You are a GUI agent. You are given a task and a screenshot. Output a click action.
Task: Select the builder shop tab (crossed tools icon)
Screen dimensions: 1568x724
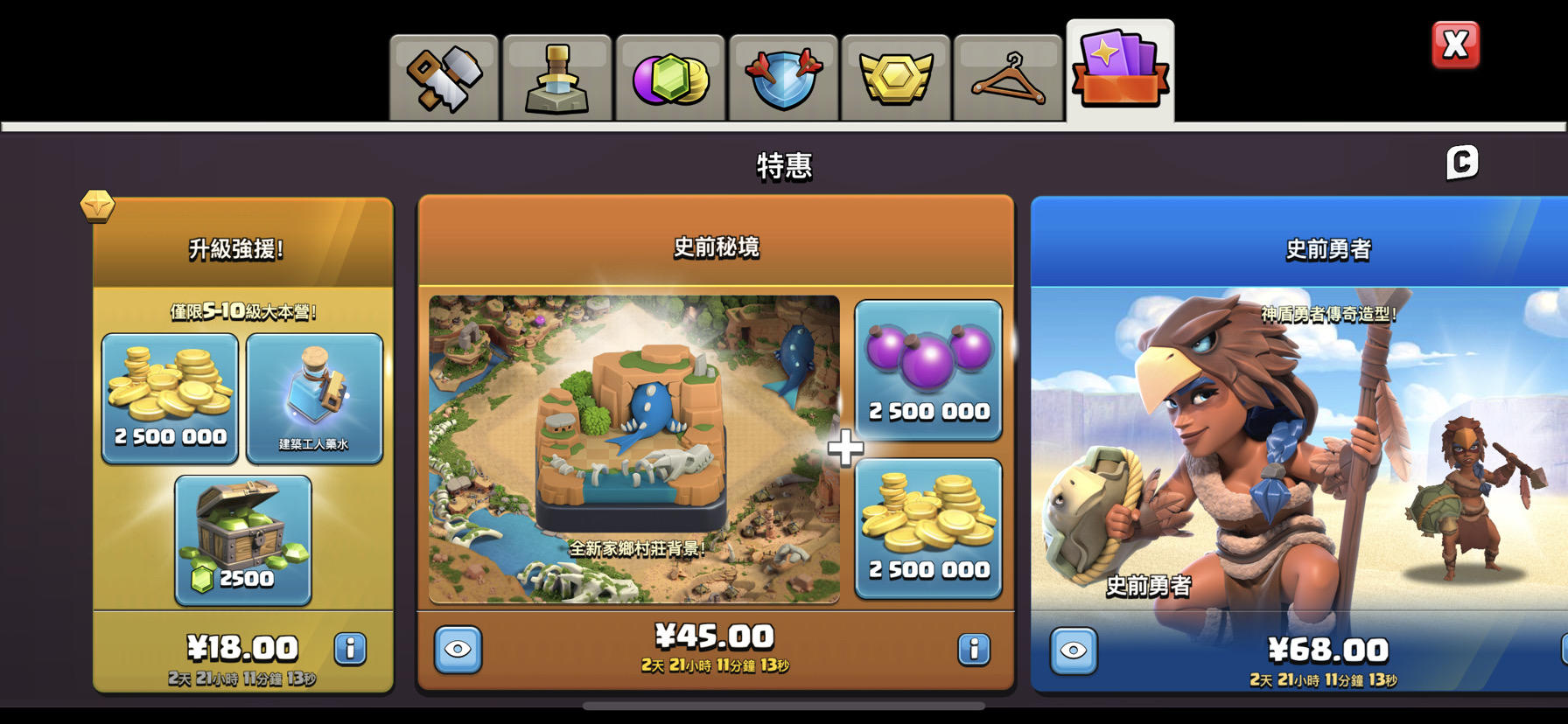pos(444,77)
